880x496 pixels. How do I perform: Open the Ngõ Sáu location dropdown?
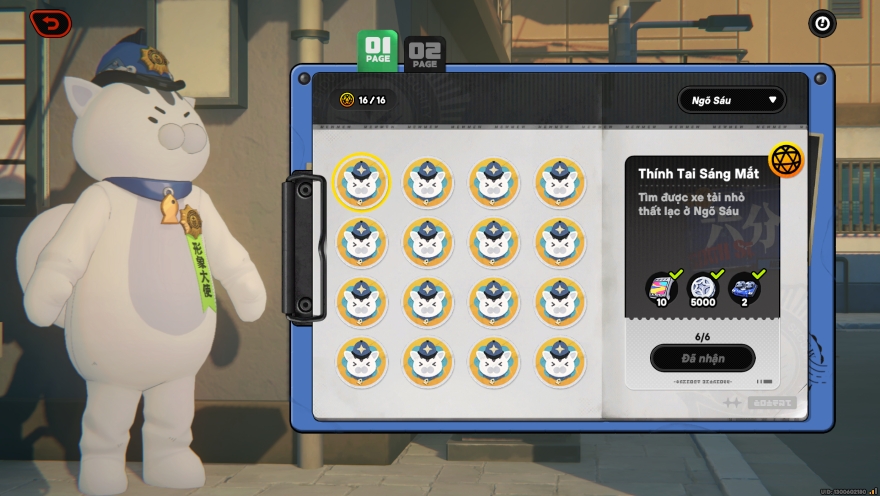coord(731,100)
